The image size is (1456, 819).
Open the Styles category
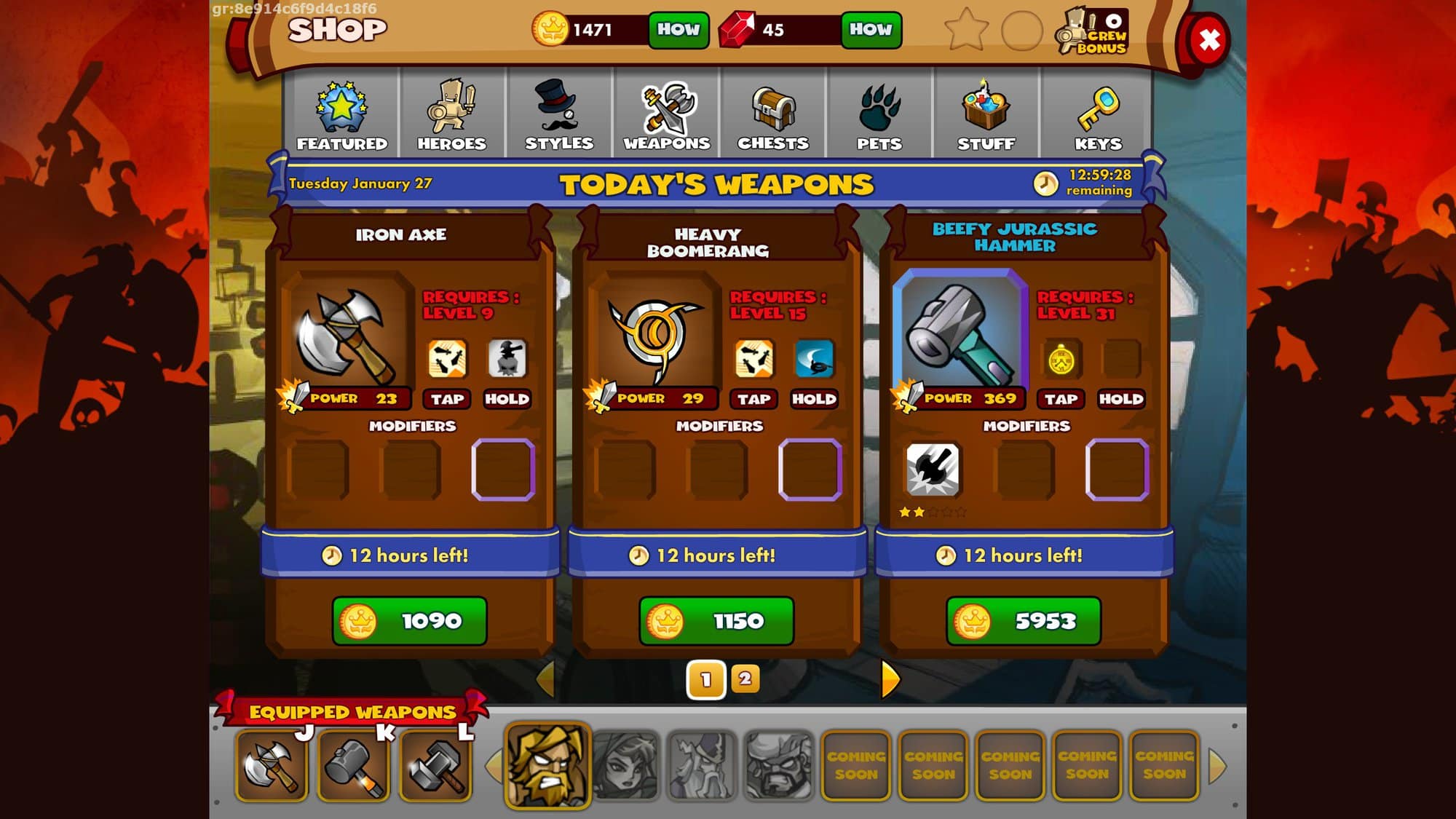559,114
